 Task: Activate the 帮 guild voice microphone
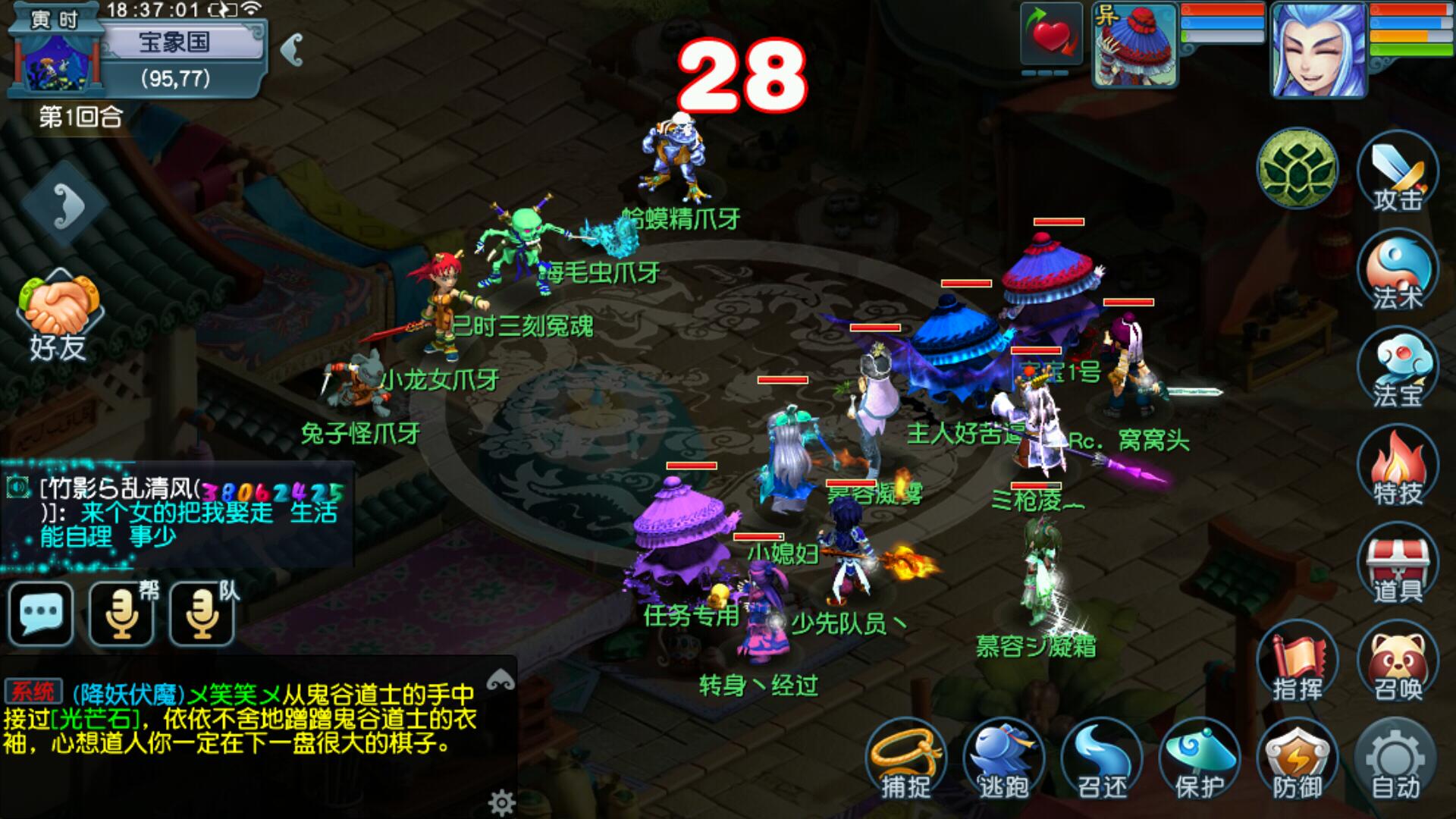coord(121,613)
